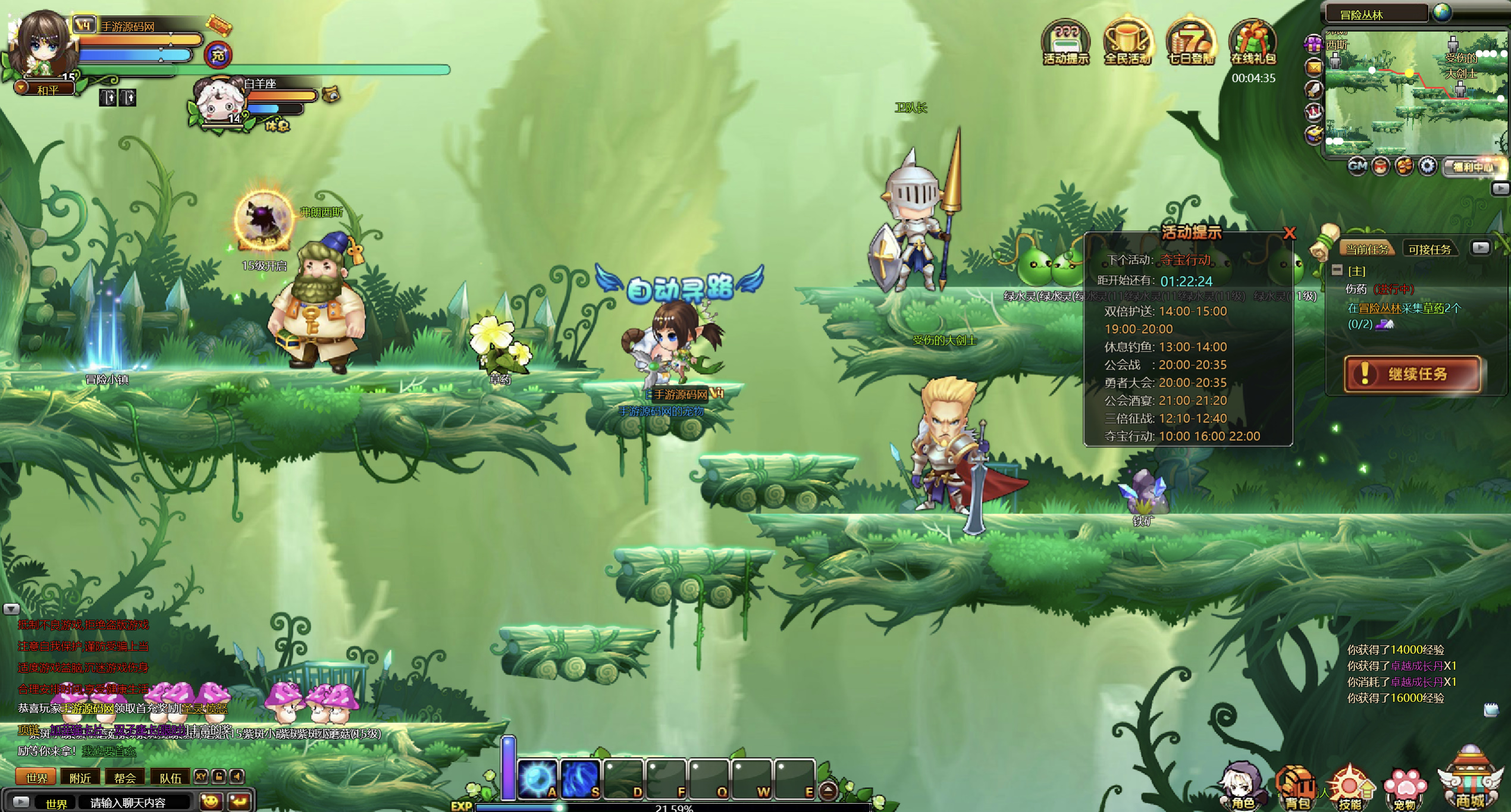Screen dimensions: 1511x812
Task: Open the 角色 character menu
Action: click(x=1242, y=787)
